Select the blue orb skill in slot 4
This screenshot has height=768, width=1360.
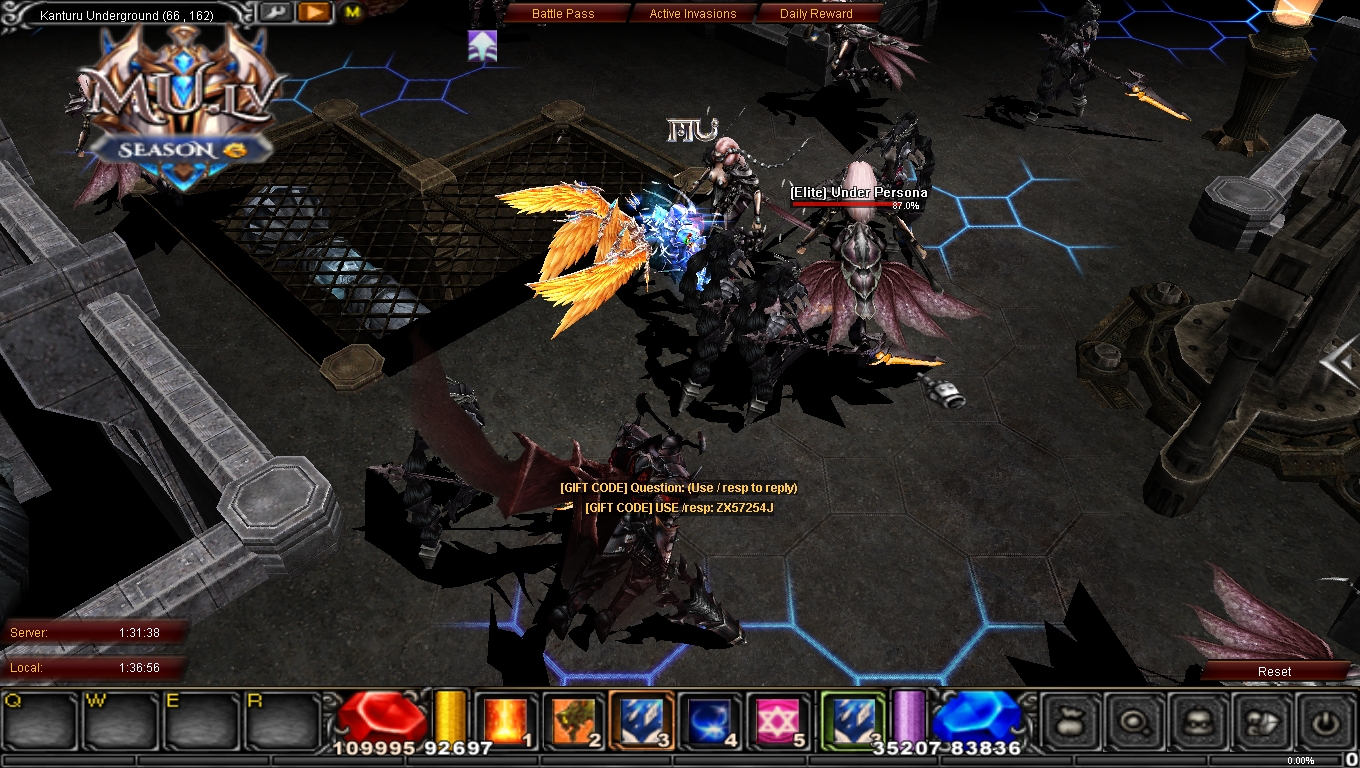[708, 721]
